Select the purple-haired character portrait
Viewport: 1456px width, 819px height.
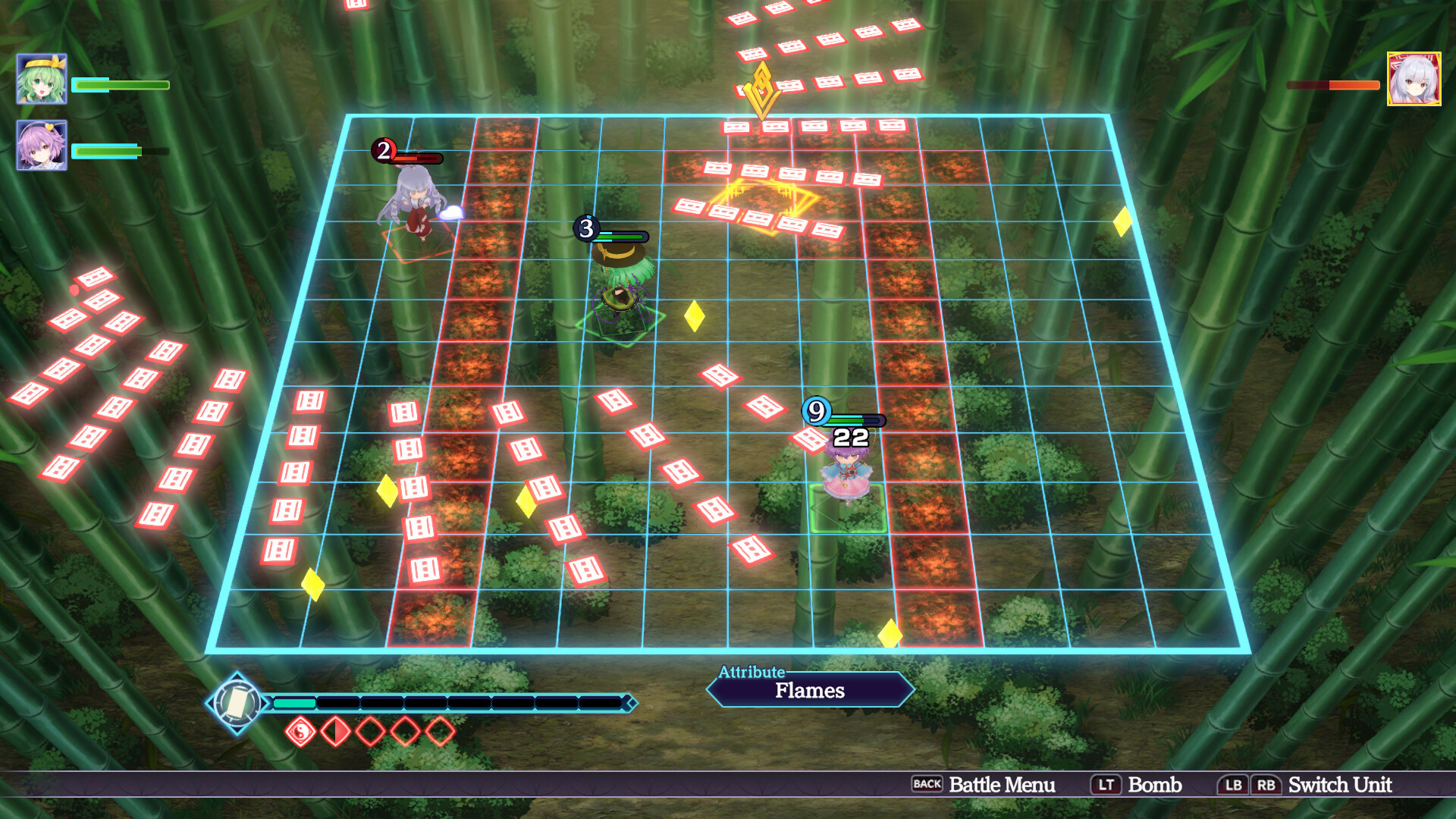pos(42,145)
